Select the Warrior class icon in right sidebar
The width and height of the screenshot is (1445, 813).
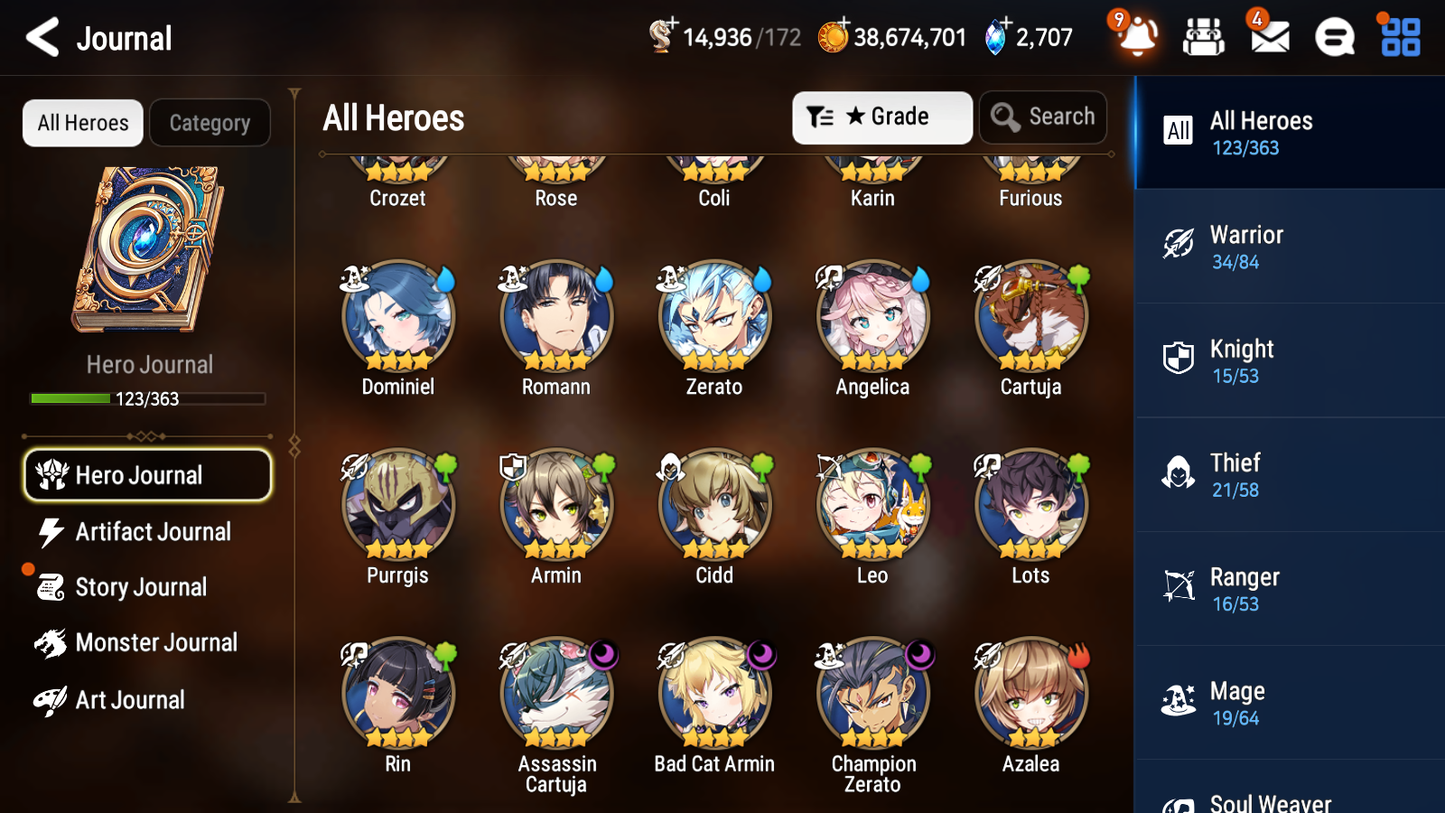tap(1178, 244)
